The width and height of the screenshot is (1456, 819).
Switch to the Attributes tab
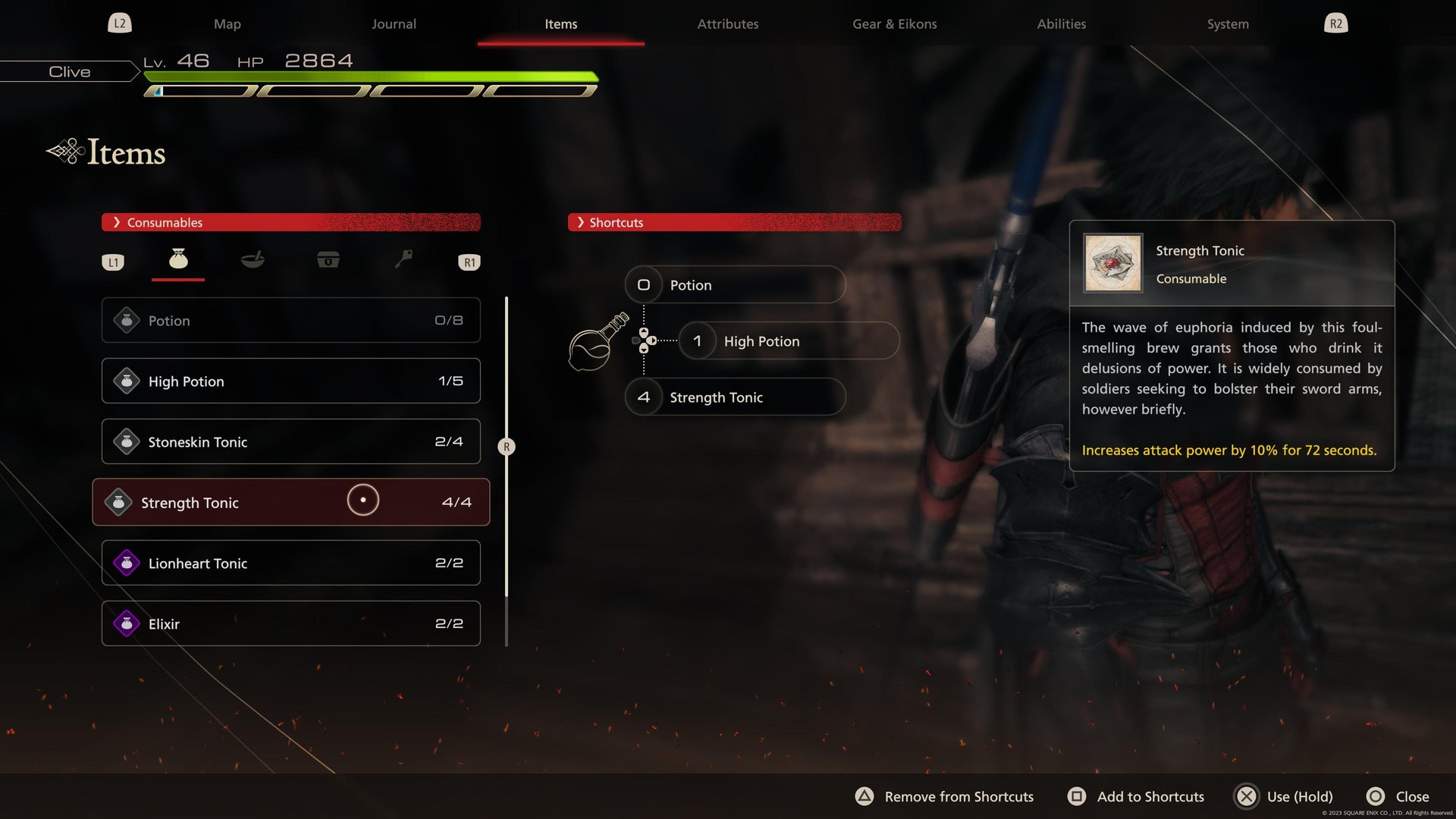(727, 24)
